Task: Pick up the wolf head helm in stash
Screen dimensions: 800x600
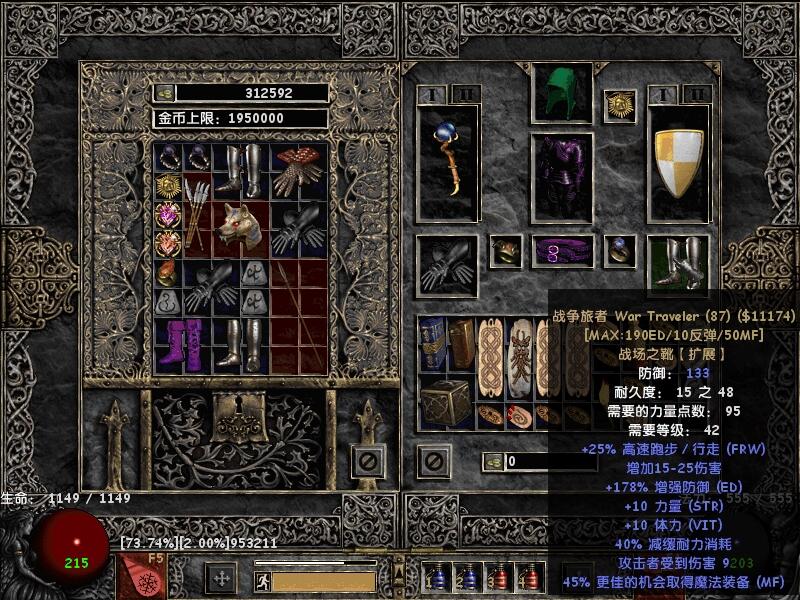Action: [243, 226]
